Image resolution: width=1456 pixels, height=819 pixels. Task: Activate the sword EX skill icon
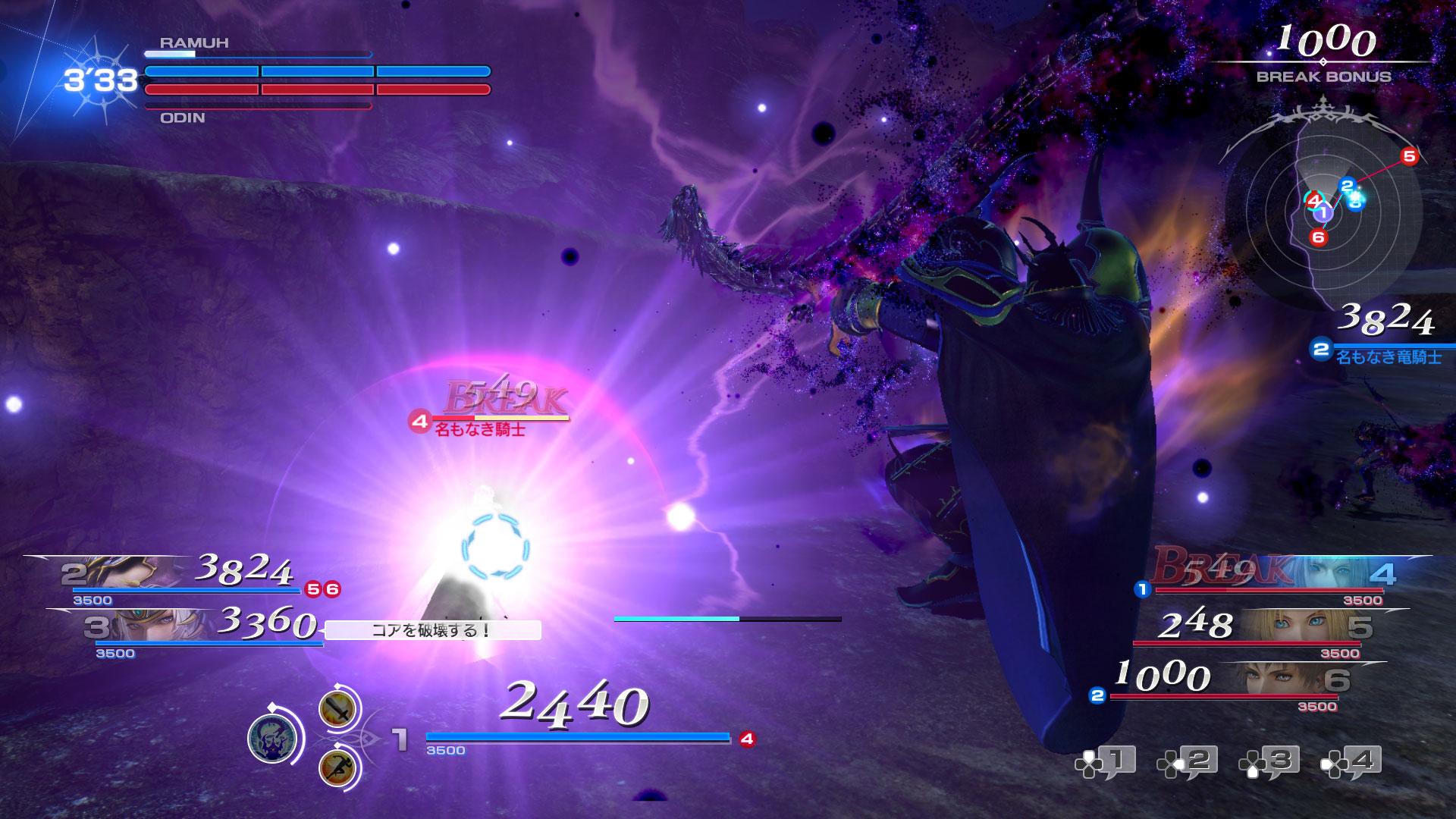(337, 710)
